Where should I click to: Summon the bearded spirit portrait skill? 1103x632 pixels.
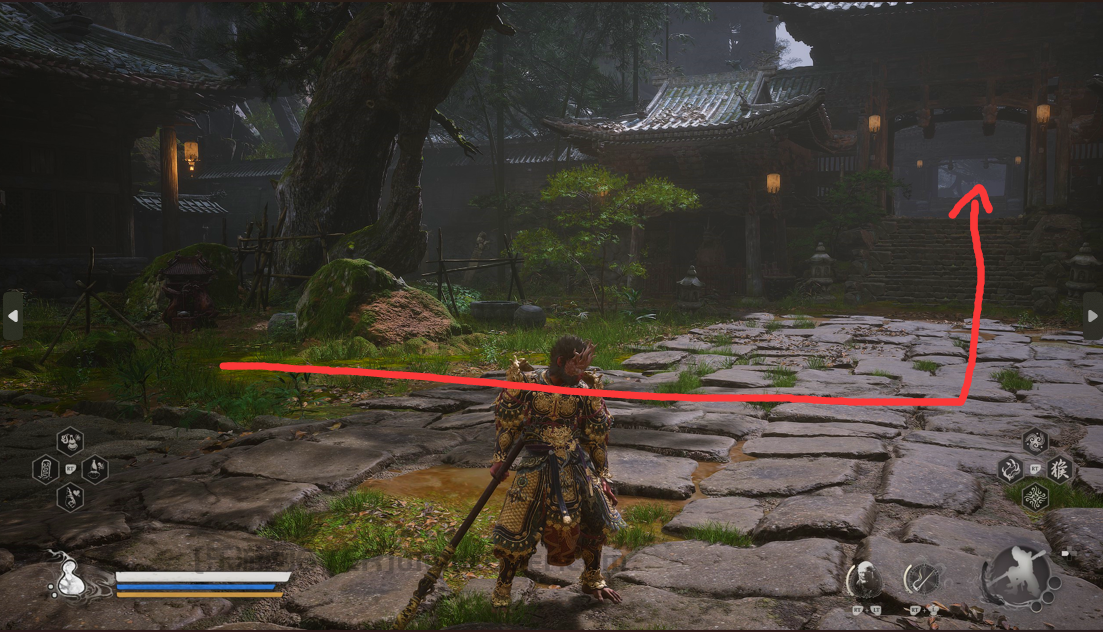coord(863,579)
